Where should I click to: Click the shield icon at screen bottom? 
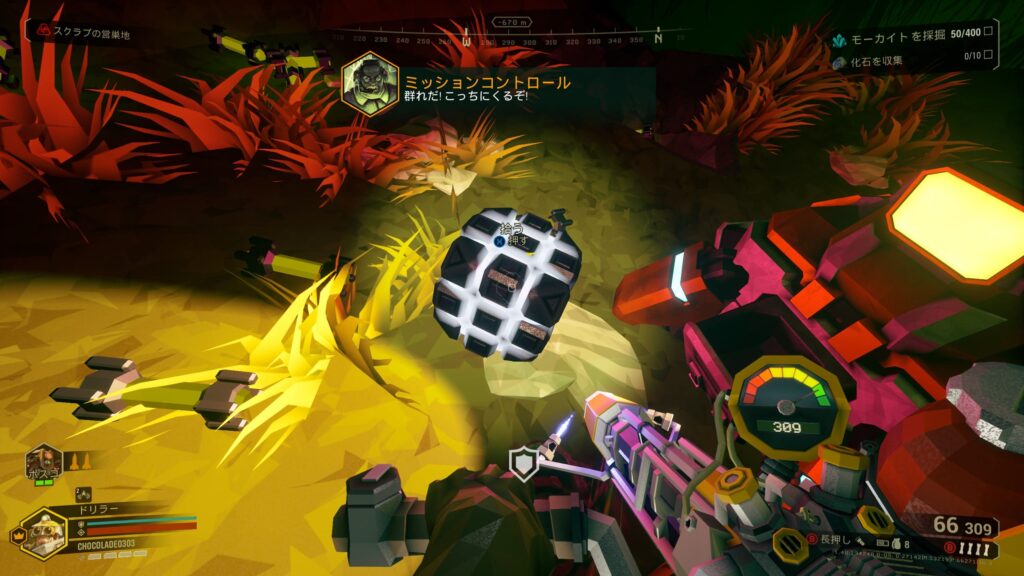523,464
